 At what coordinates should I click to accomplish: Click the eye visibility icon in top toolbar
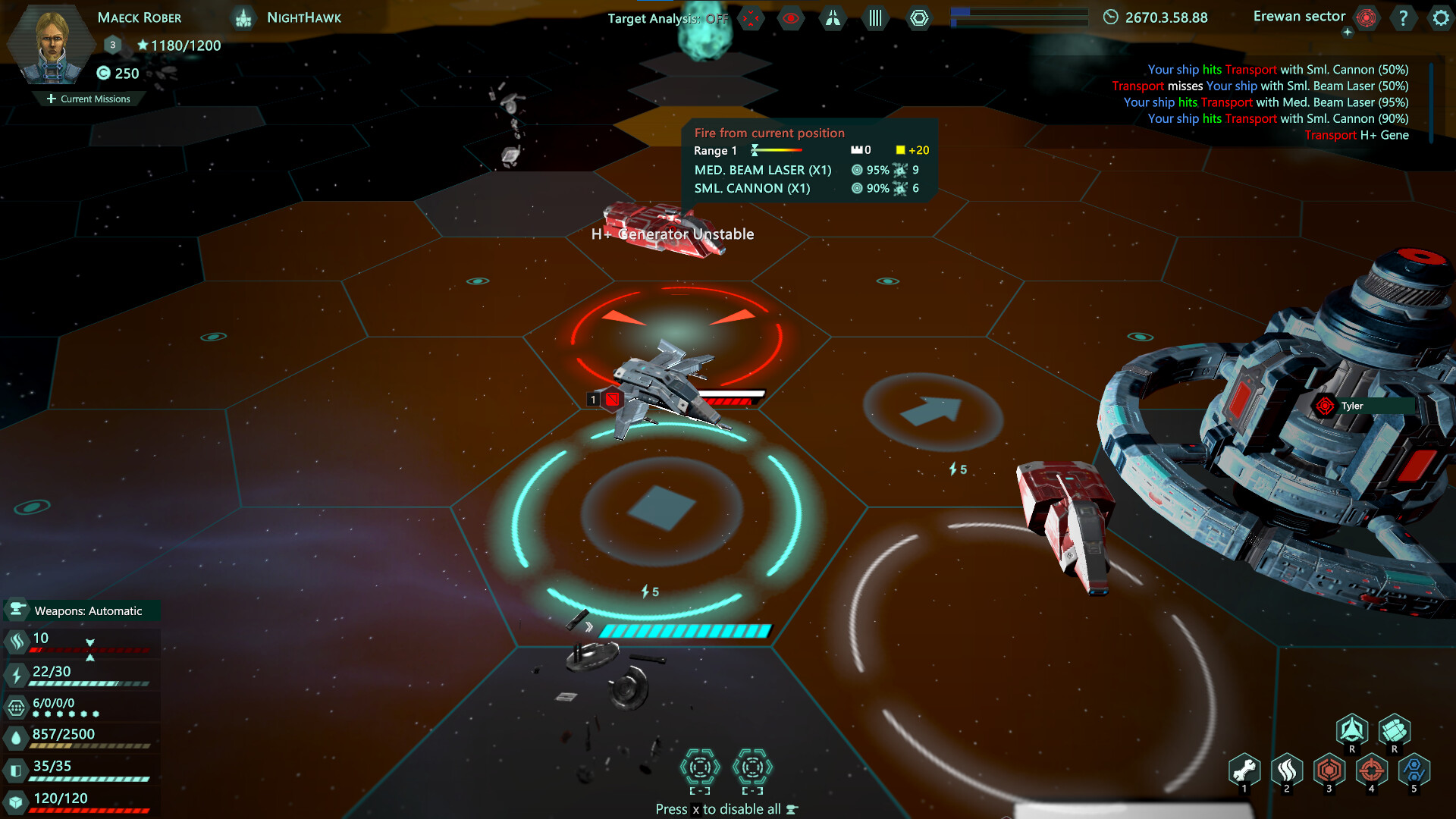coord(791,18)
